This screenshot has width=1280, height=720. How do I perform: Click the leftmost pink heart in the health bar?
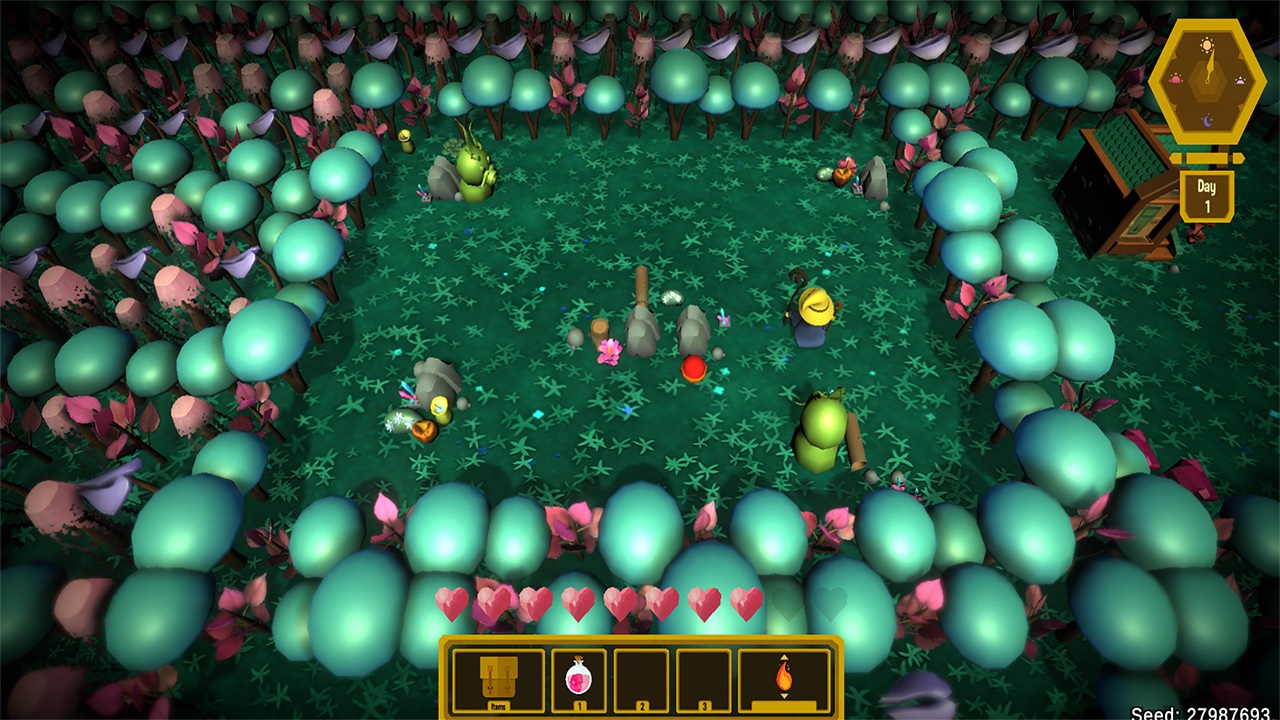pos(449,604)
